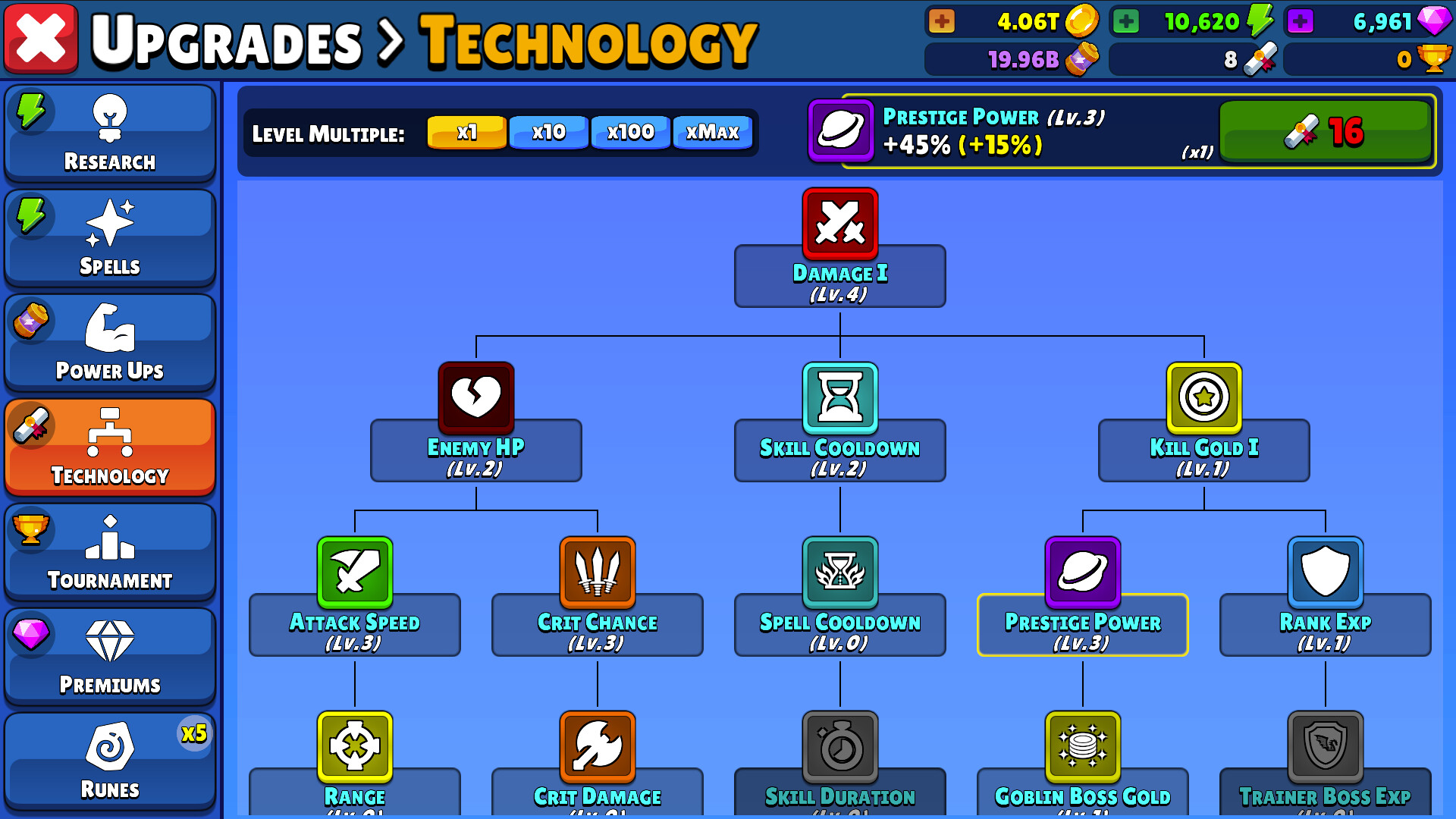Enable the xMax level multiple

pos(711,132)
